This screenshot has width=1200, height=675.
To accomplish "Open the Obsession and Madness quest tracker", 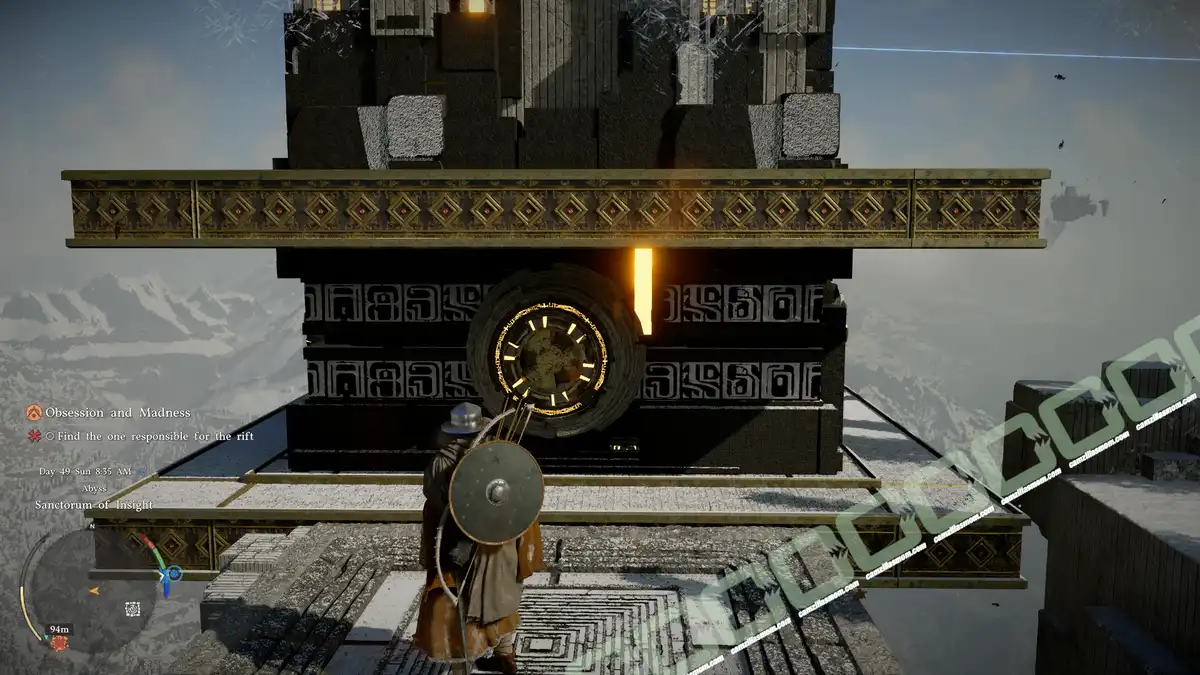I will pos(117,413).
